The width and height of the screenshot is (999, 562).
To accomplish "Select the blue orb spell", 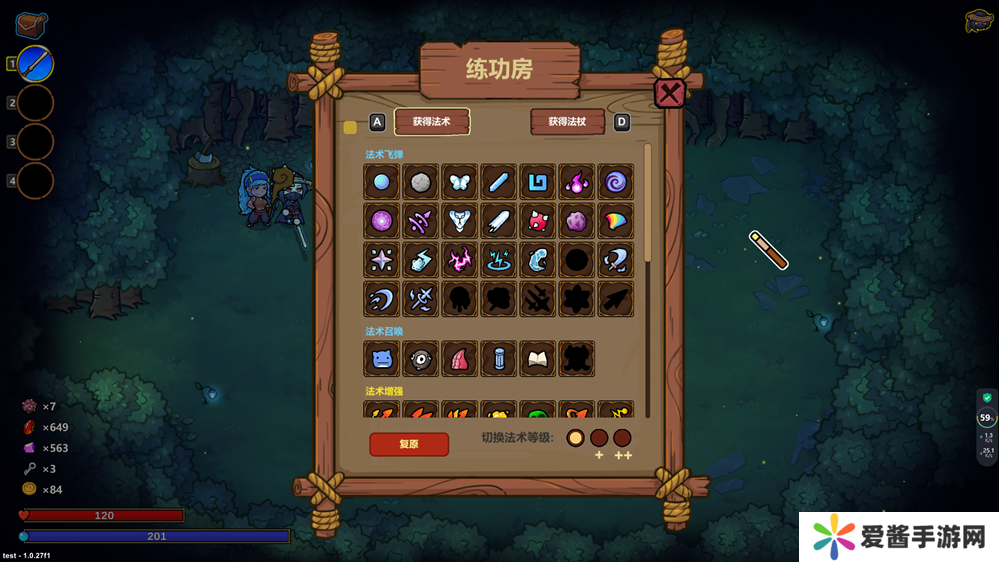I will click(x=382, y=182).
